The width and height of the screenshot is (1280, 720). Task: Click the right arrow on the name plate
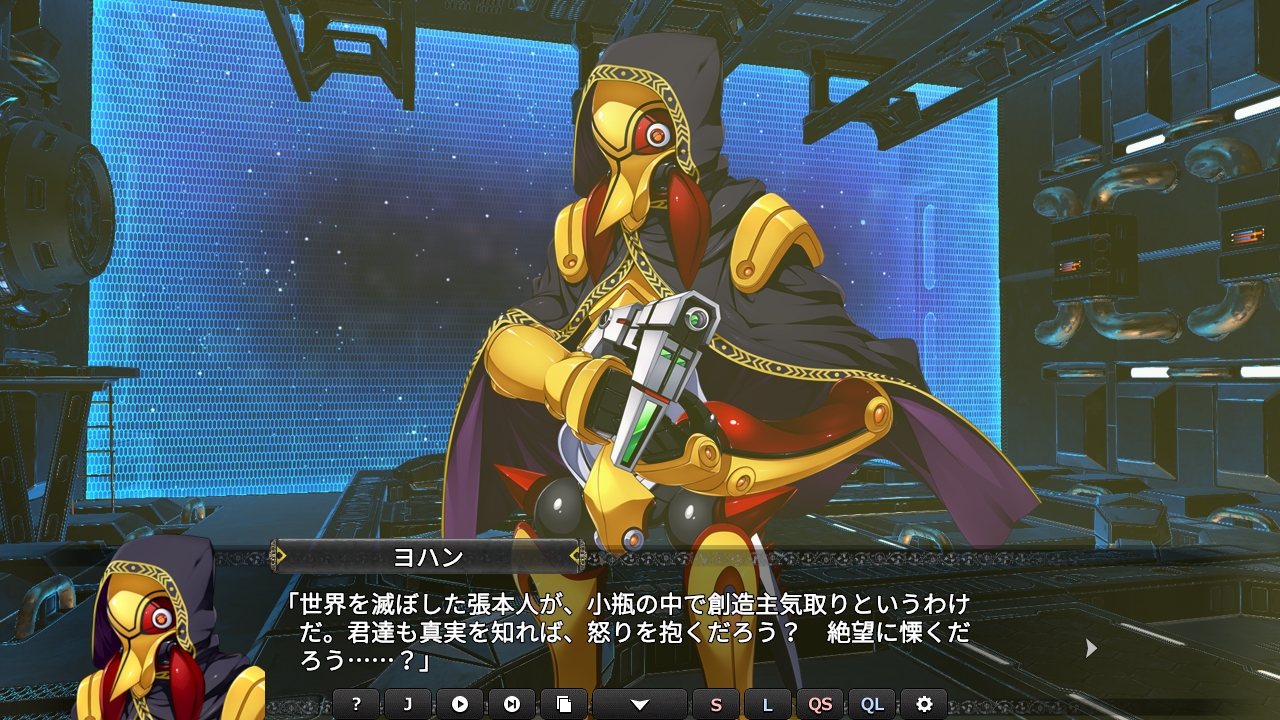click(x=576, y=556)
